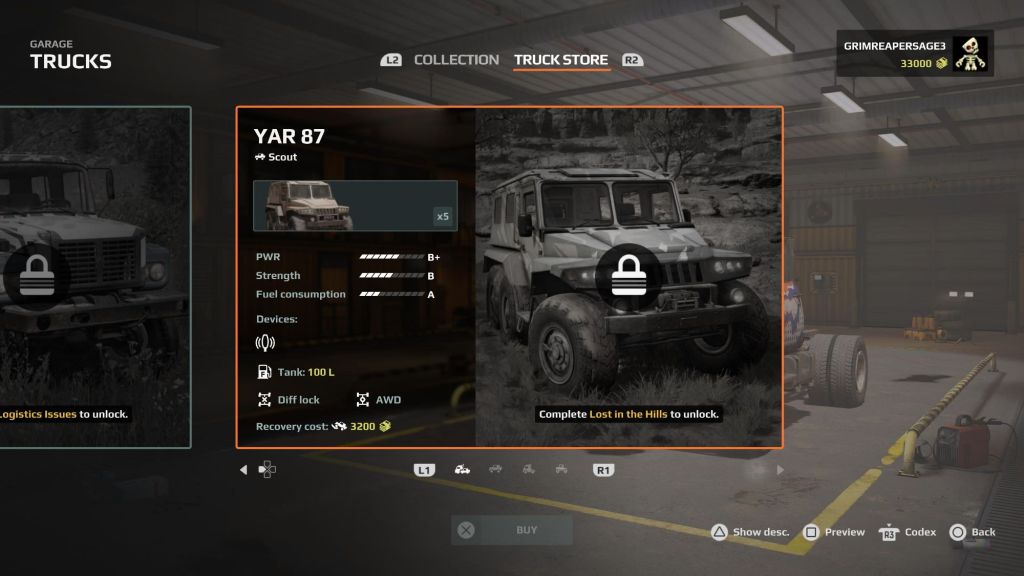
Task: Select the previous locked truck card
Action: point(95,277)
